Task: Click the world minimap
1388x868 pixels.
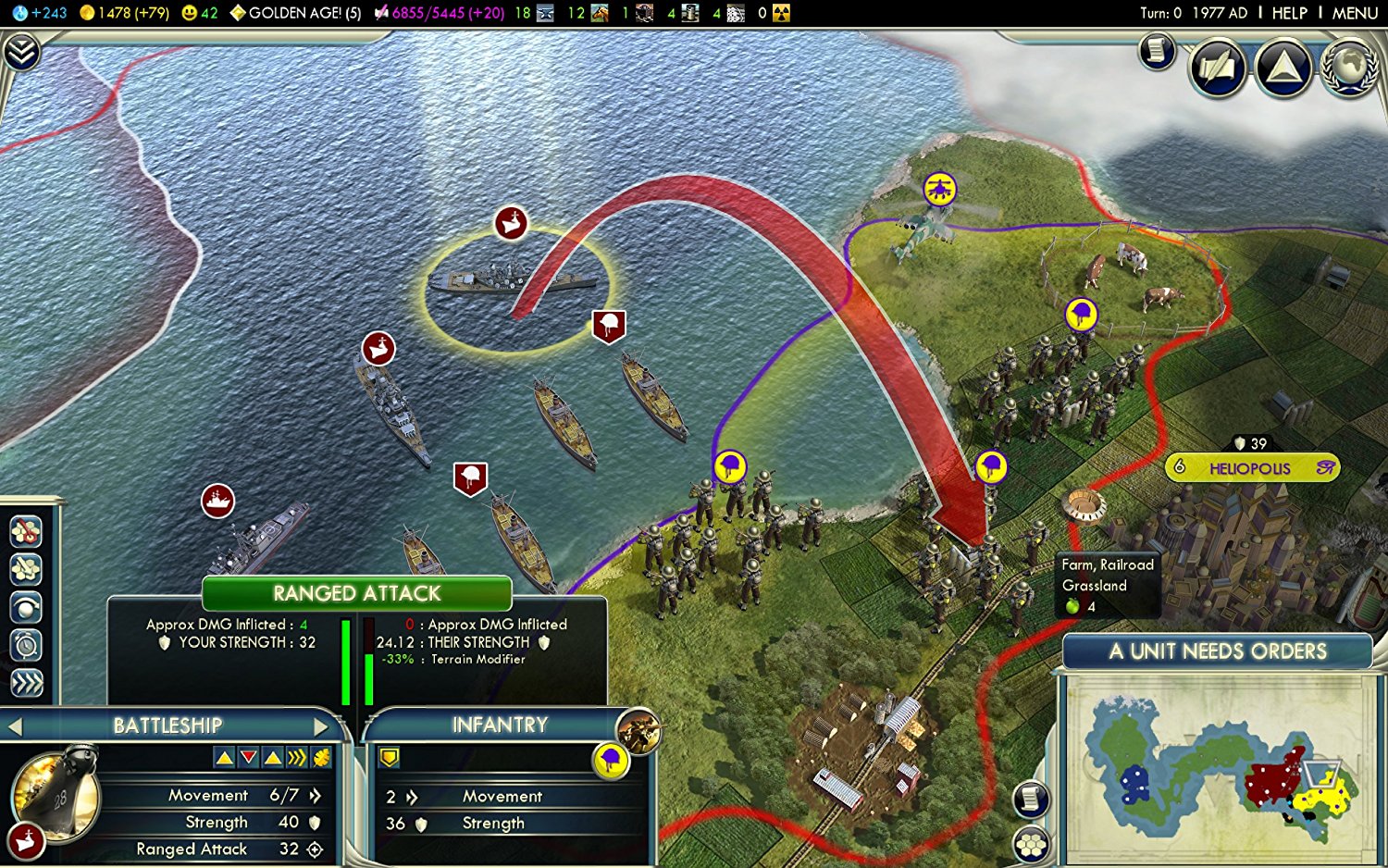Action: (x=1219, y=766)
